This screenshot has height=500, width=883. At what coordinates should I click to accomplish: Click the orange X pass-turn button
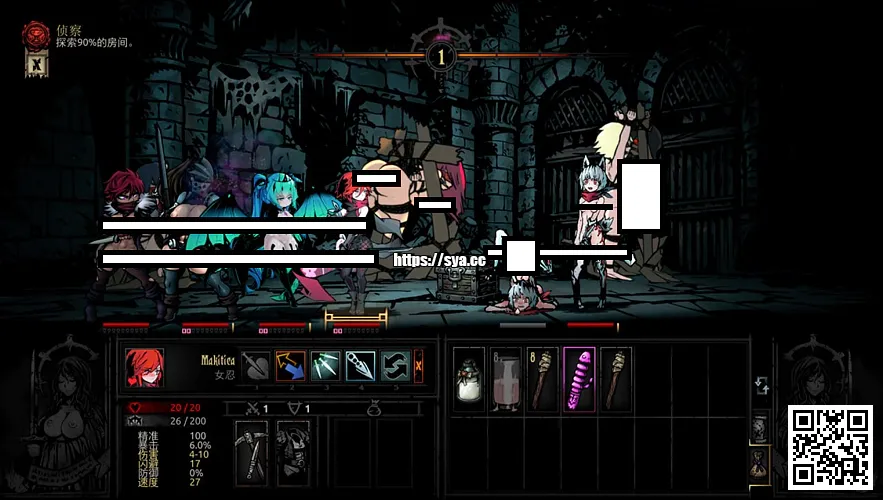click(x=418, y=367)
